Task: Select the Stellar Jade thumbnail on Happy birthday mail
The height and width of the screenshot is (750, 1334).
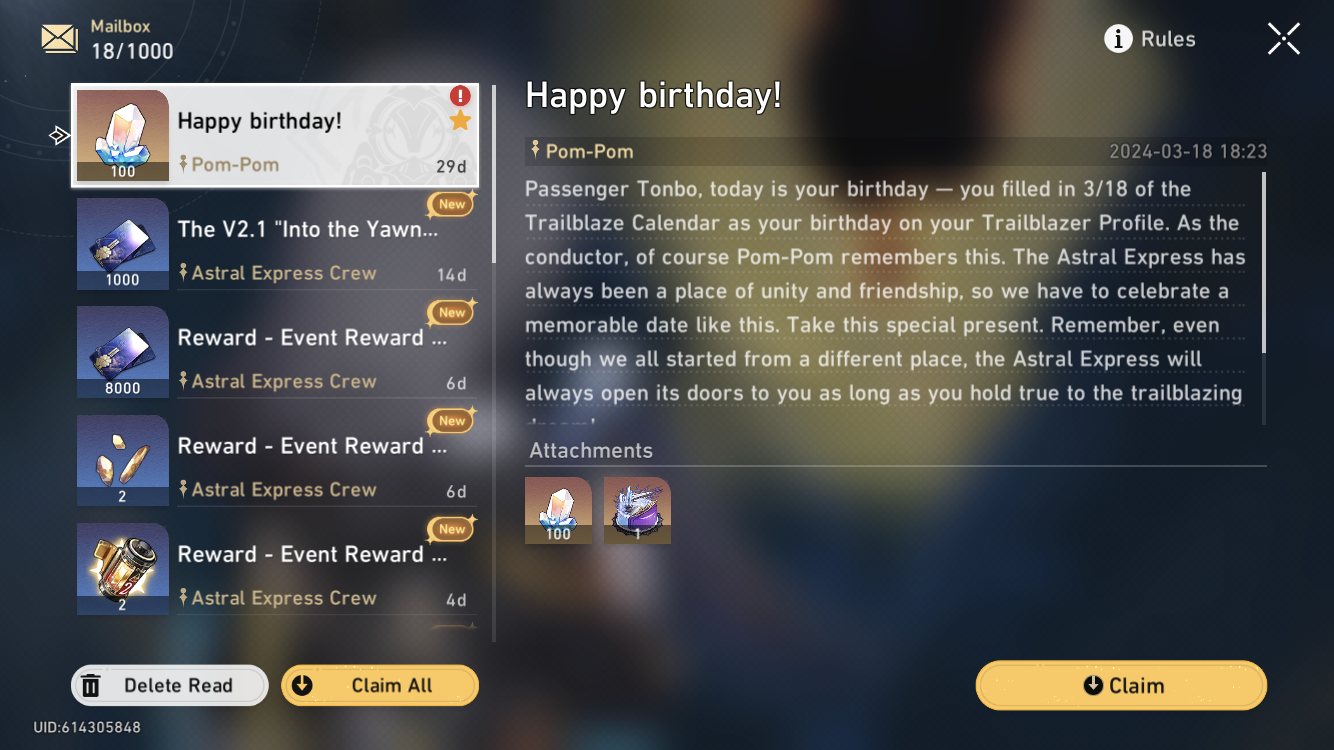Action: click(x=123, y=133)
